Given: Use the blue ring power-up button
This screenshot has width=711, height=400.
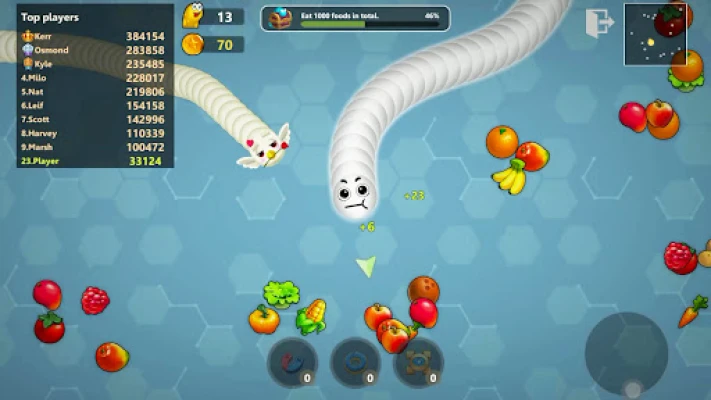Looking at the screenshot, I should coord(355,361).
